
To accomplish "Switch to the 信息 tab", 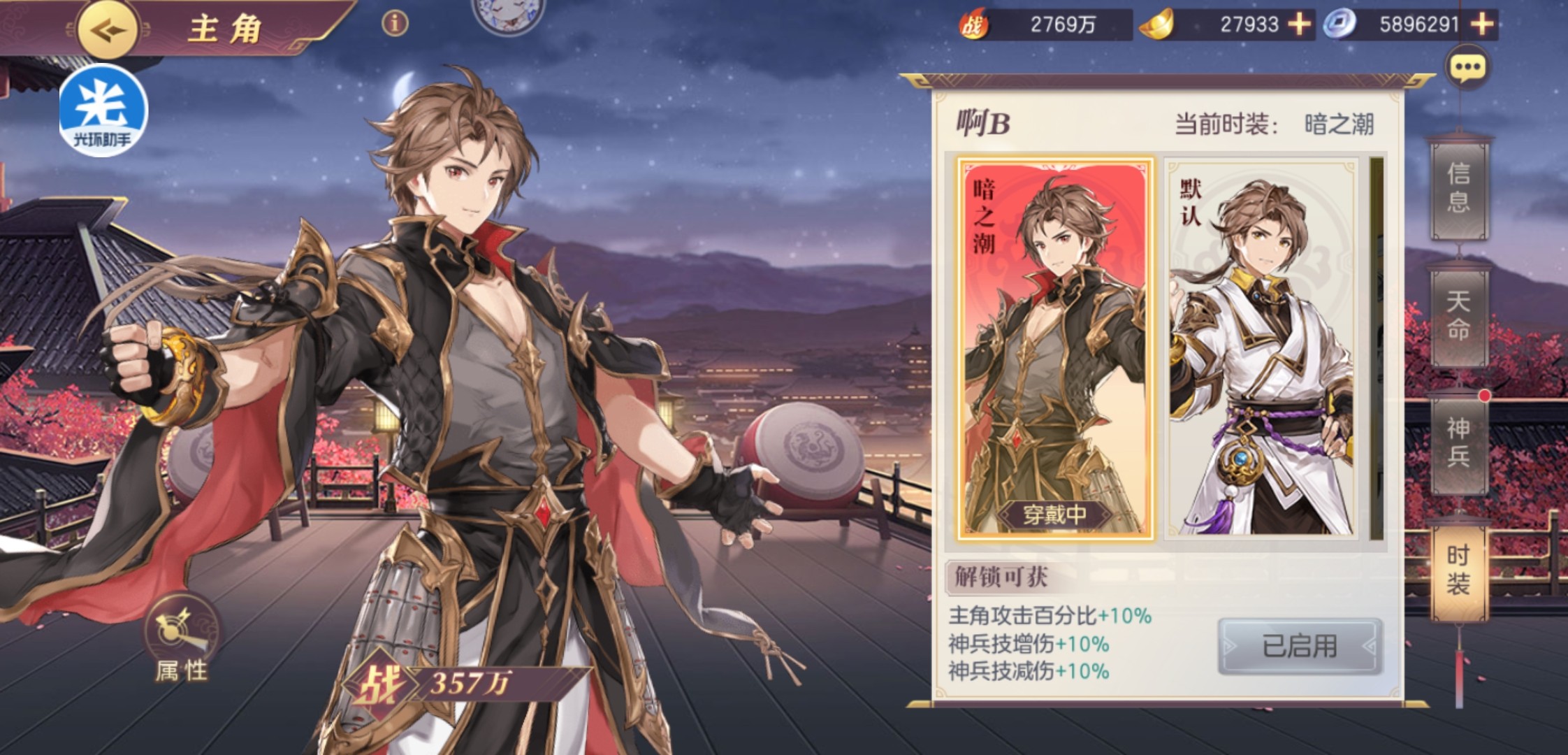I will pos(1458,187).
